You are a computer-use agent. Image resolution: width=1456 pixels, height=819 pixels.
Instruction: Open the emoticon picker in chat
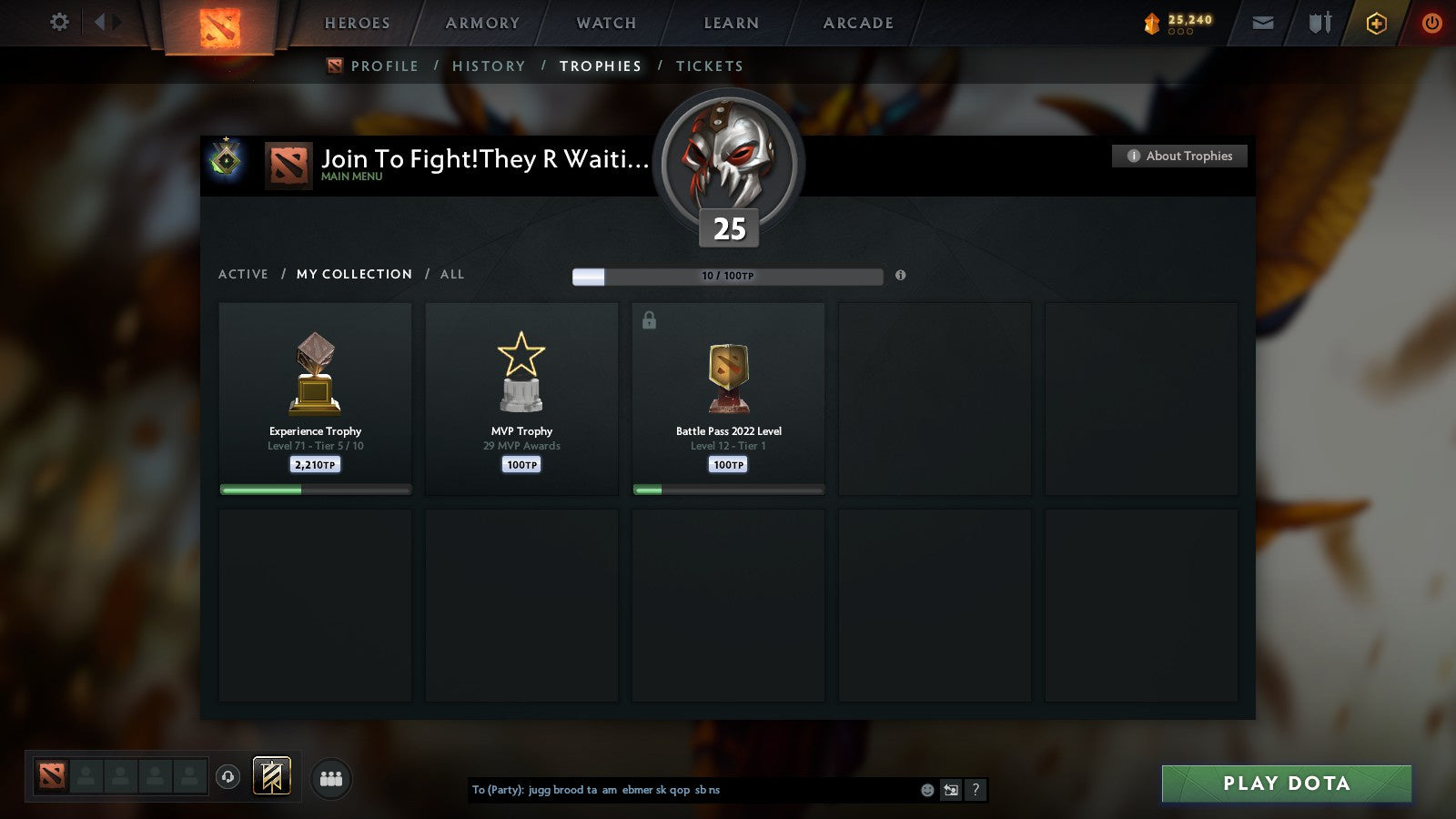[x=926, y=791]
